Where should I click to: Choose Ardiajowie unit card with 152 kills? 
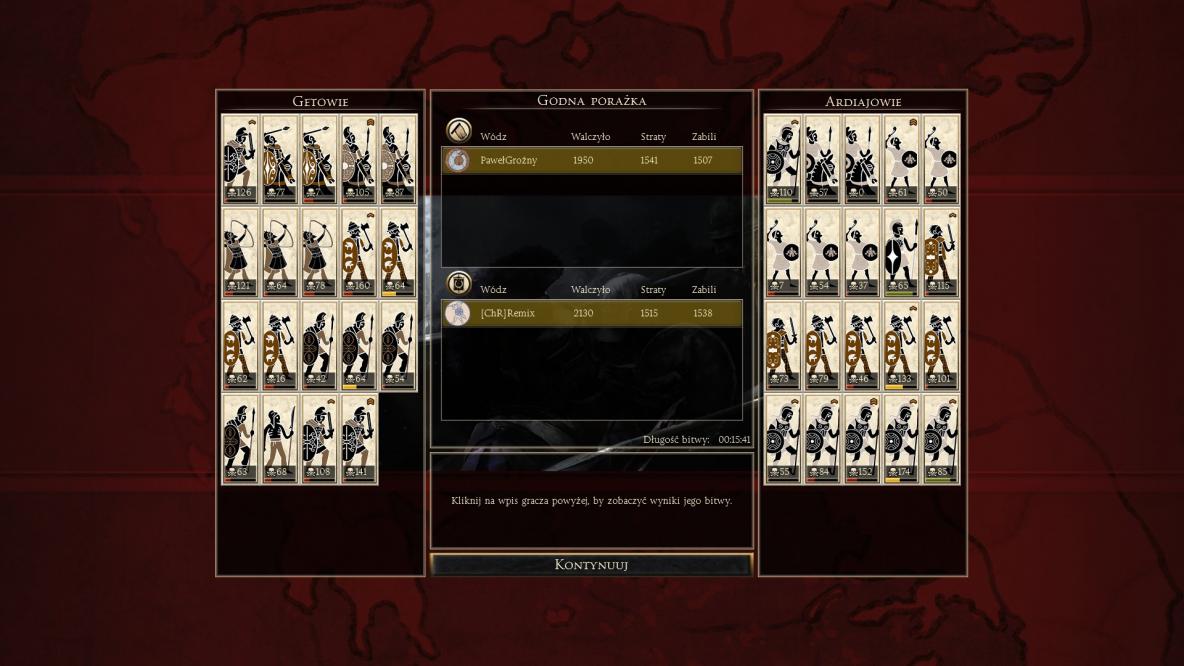(x=862, y=438)
